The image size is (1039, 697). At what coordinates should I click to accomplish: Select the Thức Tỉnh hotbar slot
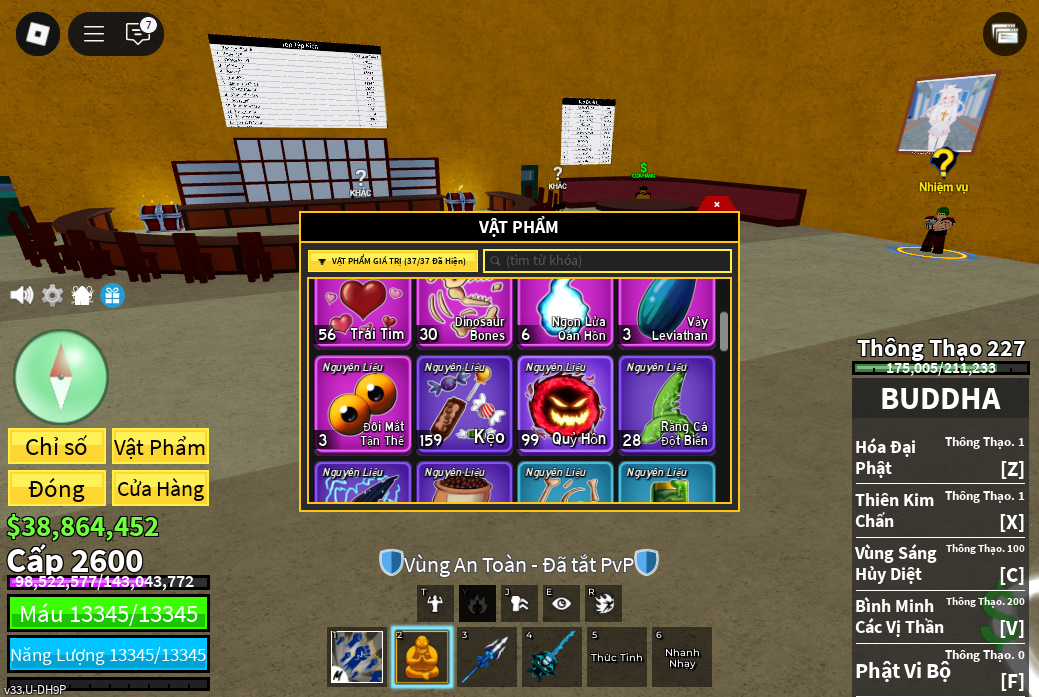tap(617, 657)
